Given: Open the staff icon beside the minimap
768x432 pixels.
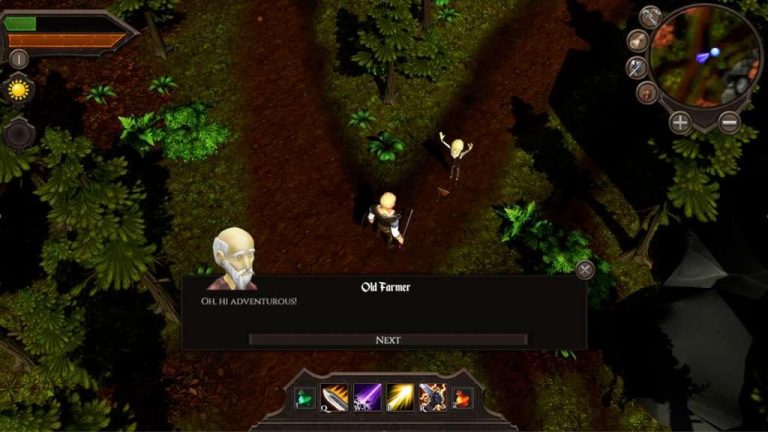Looking at the screenshot, I should coord(636,68).
